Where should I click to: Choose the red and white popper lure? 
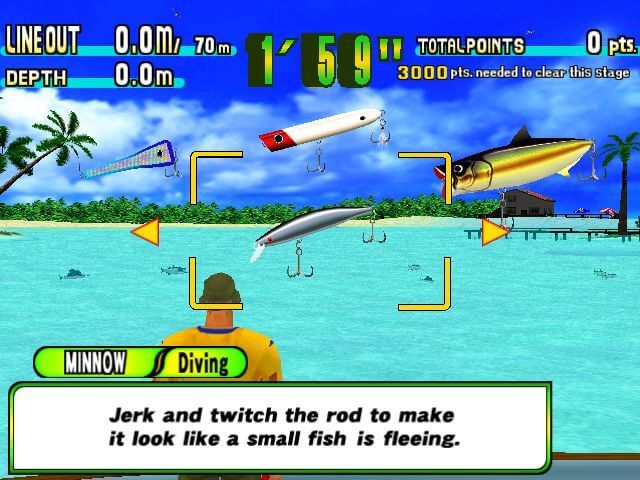pyautogui.click(x=320, y=130)
